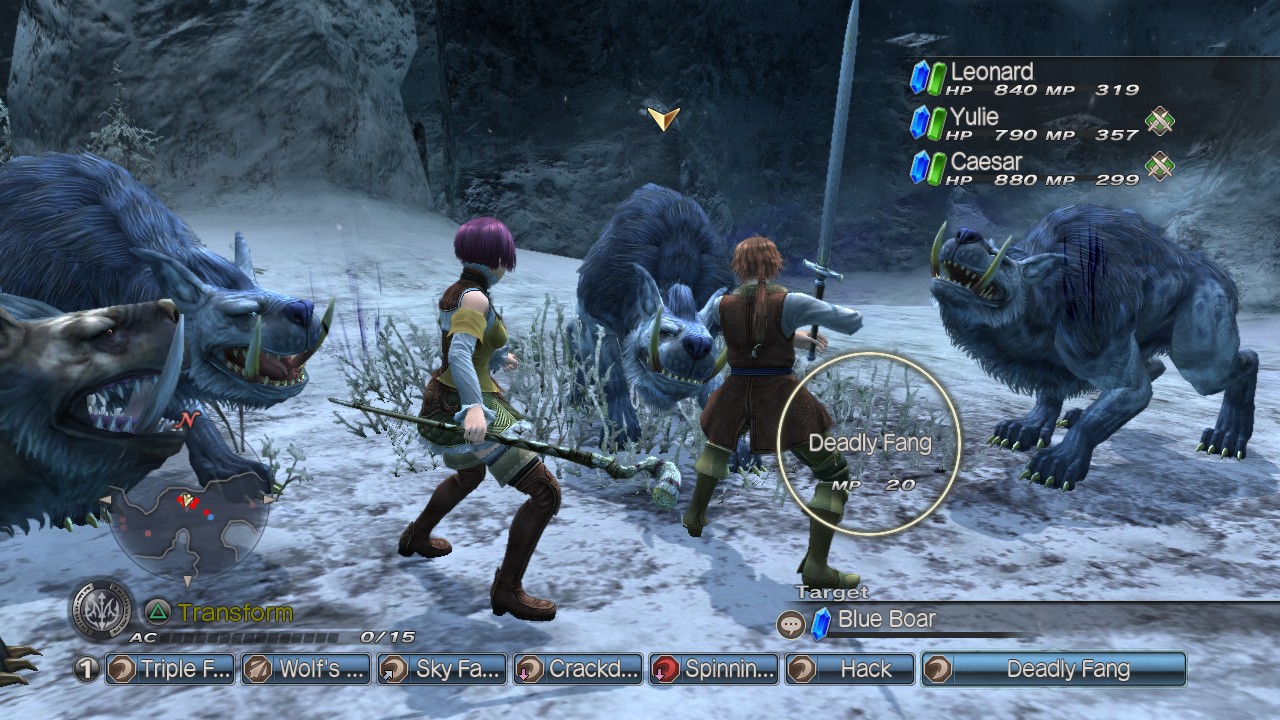Use the Sky Fa... skill

pyautogui.click(x=442, y=669)
